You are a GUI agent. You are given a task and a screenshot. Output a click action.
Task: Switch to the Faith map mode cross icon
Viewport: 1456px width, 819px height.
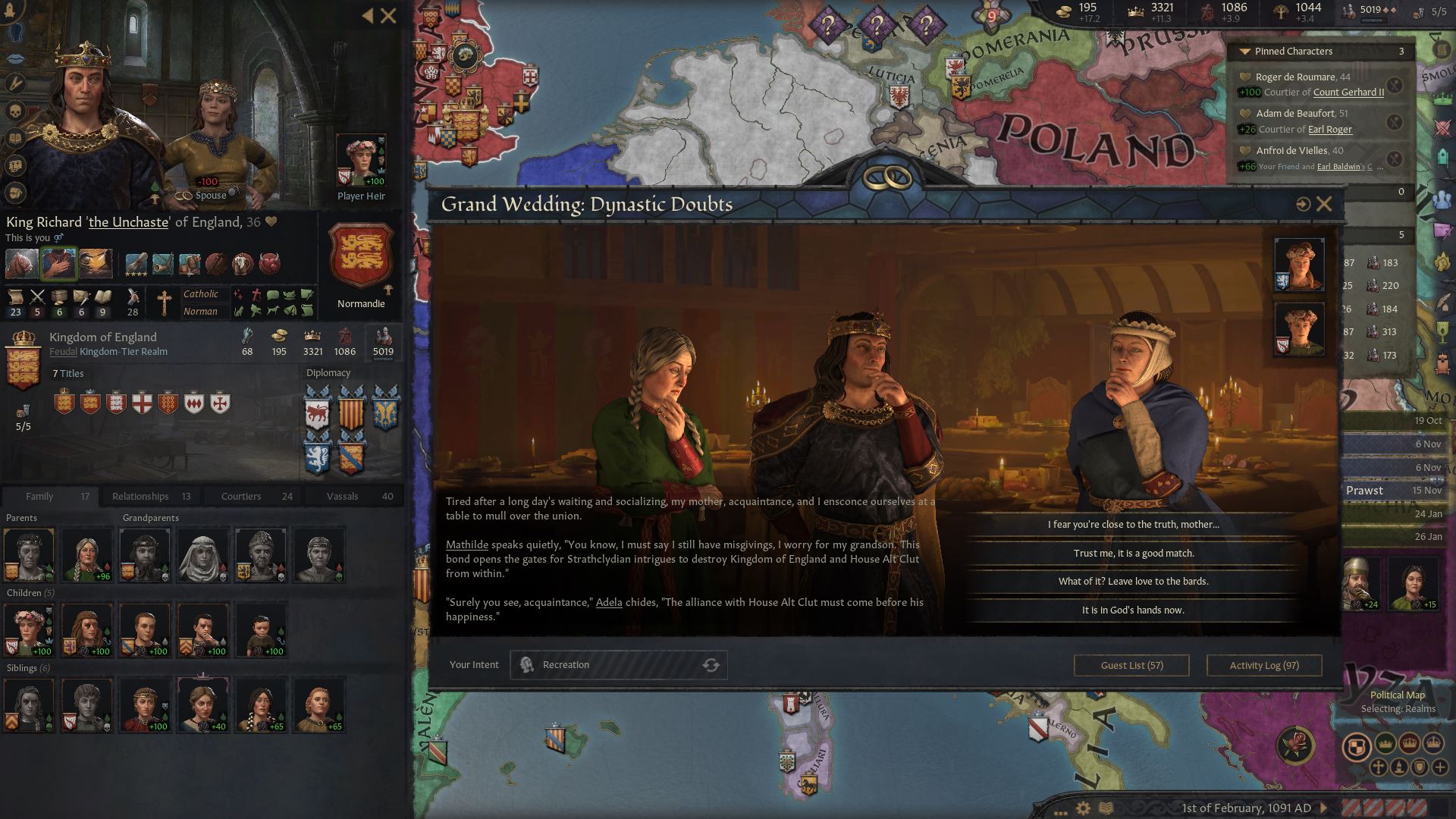click(1378, 767)
